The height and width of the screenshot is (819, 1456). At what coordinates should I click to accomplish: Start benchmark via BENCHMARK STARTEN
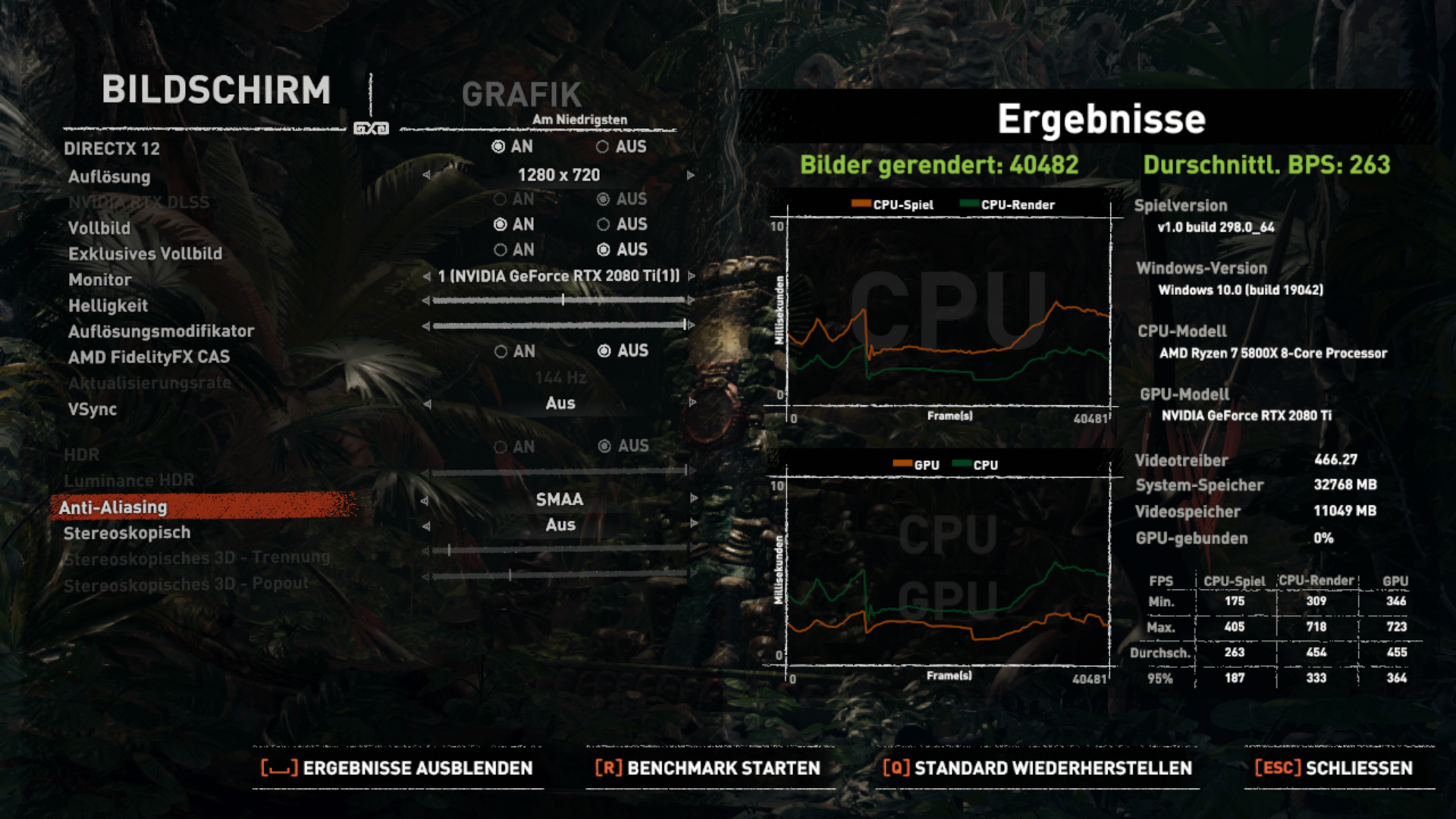[x=707, y=768]
